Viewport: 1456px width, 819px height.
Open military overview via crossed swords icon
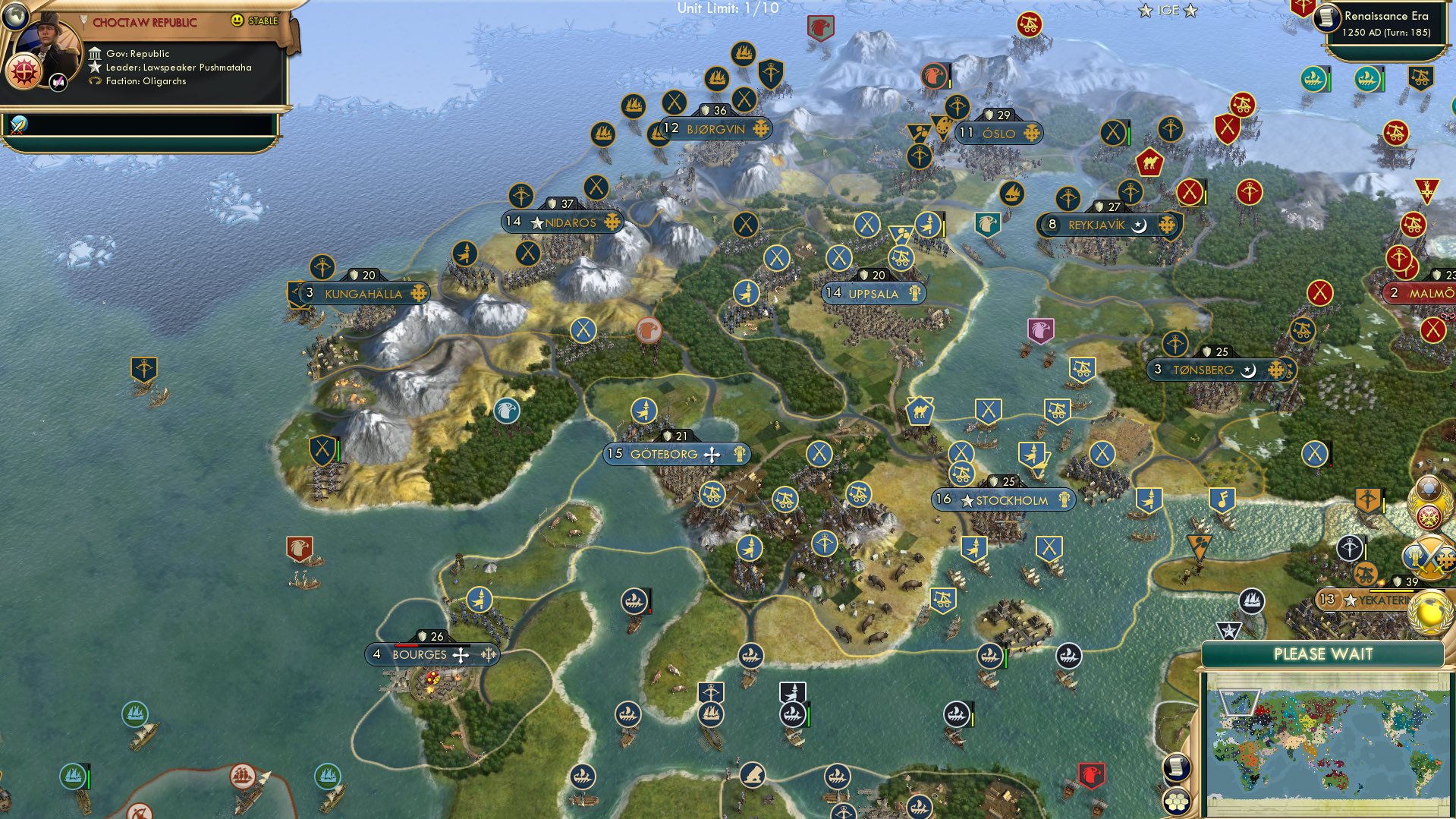[x=1430, y=554]
